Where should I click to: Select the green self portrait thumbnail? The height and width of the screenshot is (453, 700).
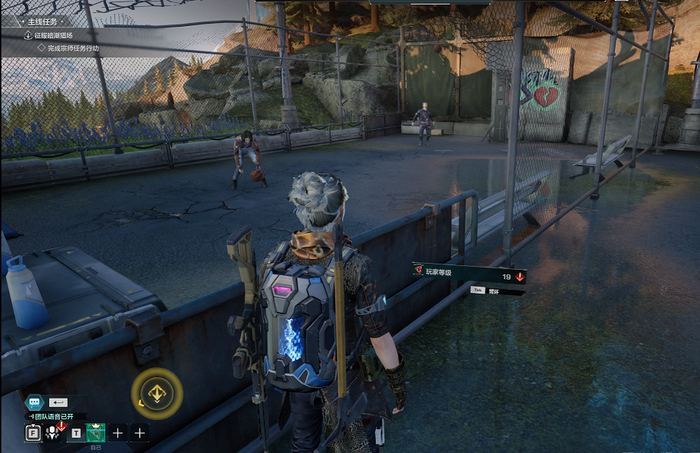click(96, 433)
